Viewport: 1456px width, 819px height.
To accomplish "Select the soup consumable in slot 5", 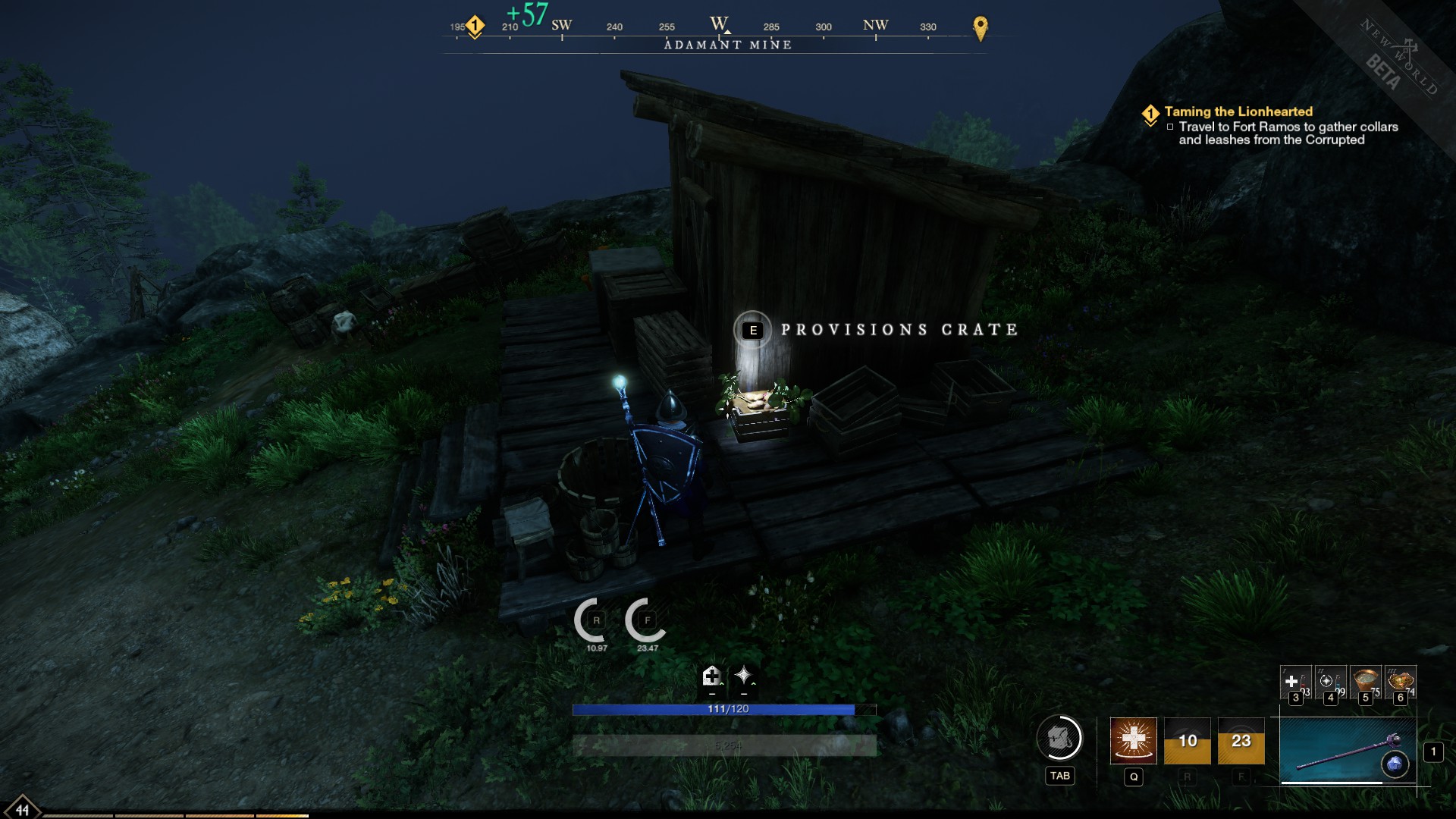I will [x=1365, y=679].
